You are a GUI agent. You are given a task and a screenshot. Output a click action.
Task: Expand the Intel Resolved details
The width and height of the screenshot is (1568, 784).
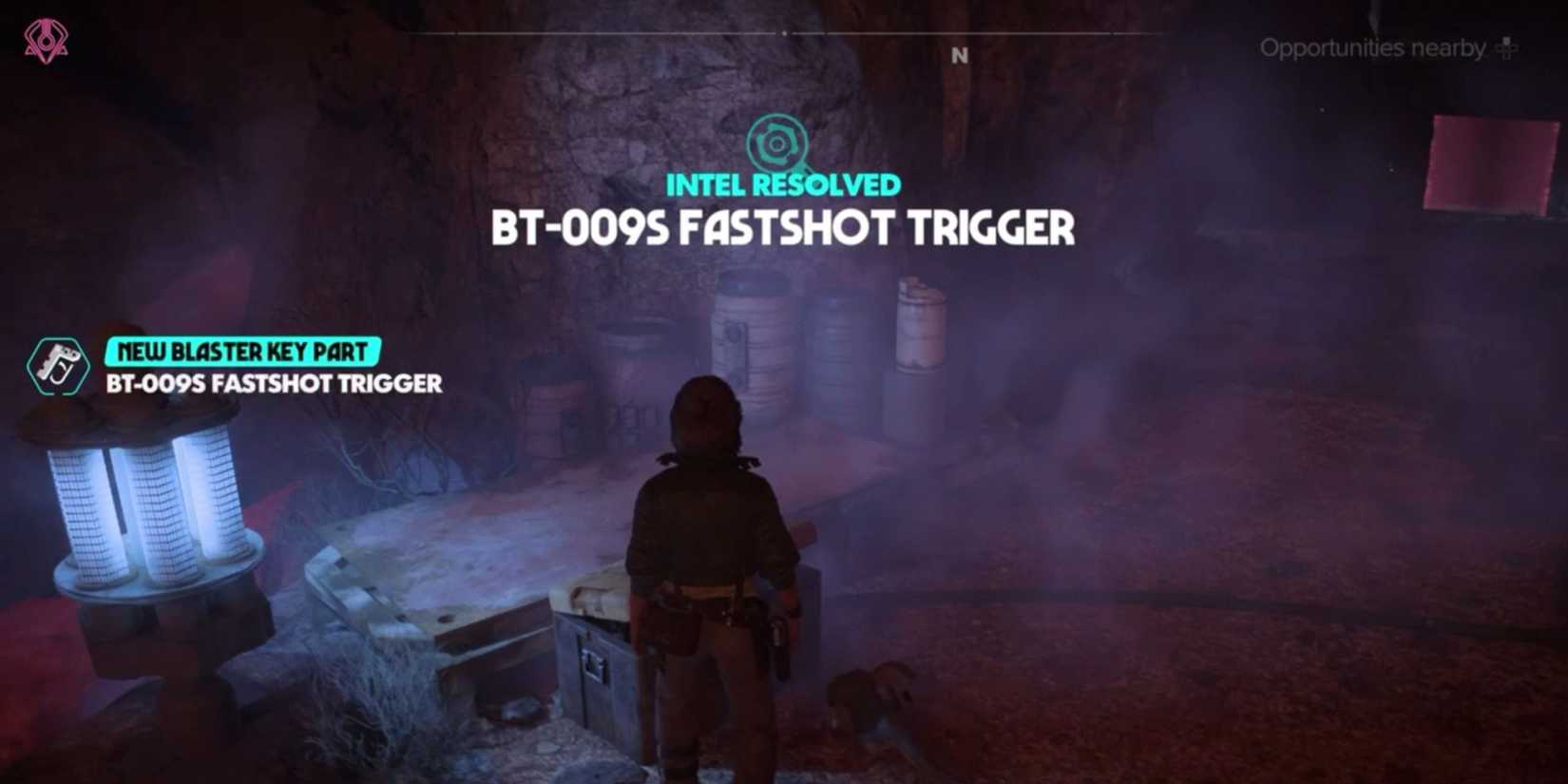click(x=785, y=185)
